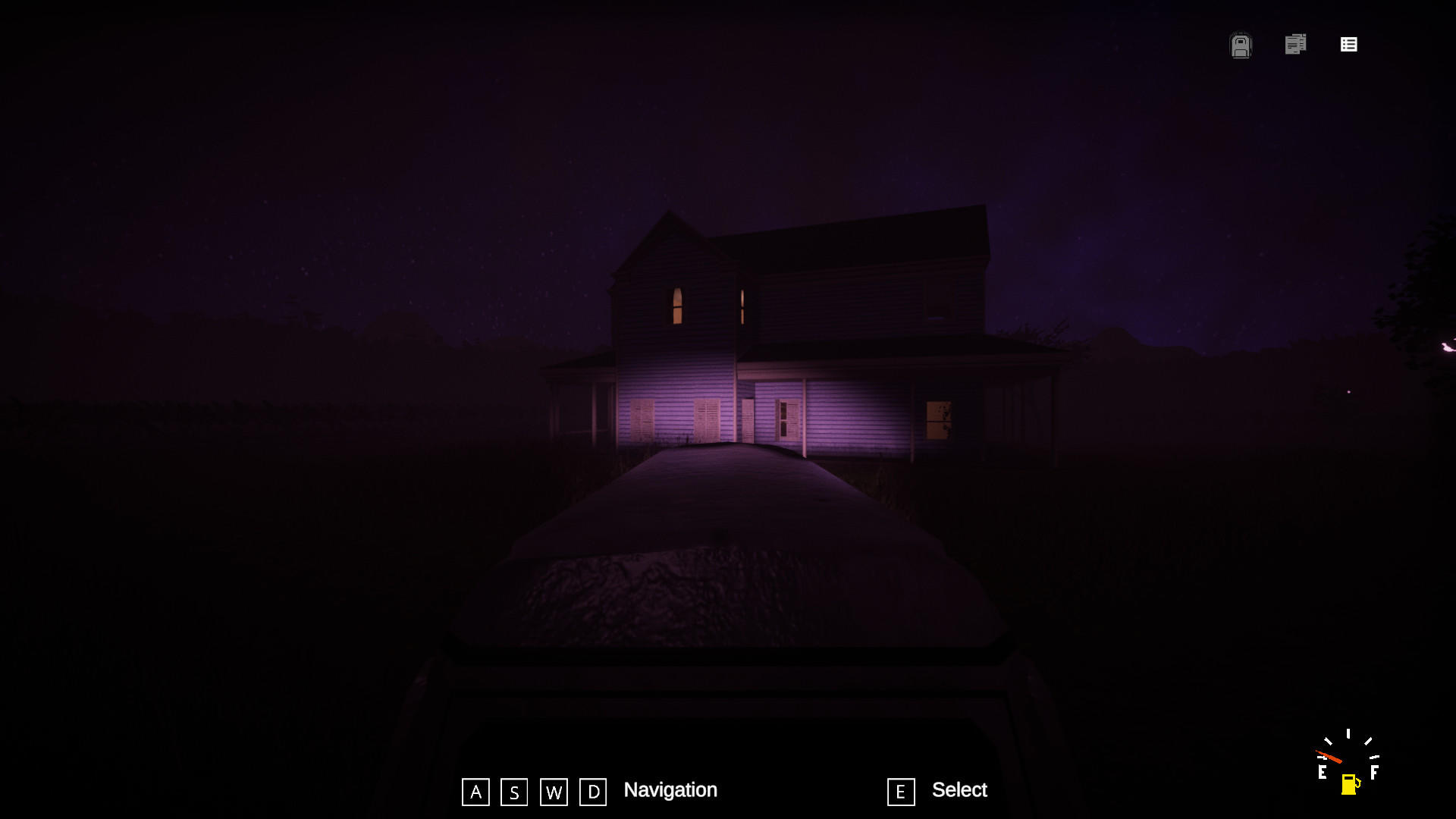Click the lit arched upstairs window
The width and height of the screenshot is (1456, 819).
pyautogui.click(x=676, y=306)
